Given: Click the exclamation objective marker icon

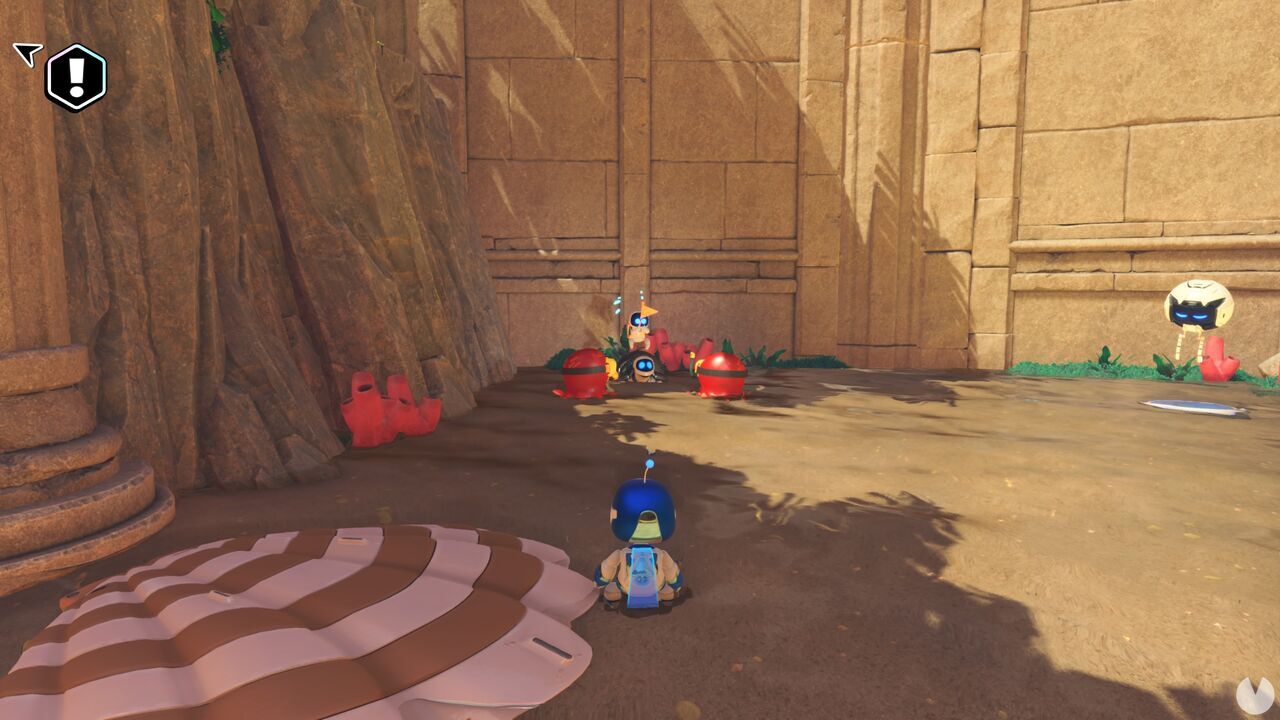Looking at the screenshot, I should (76, 75).
